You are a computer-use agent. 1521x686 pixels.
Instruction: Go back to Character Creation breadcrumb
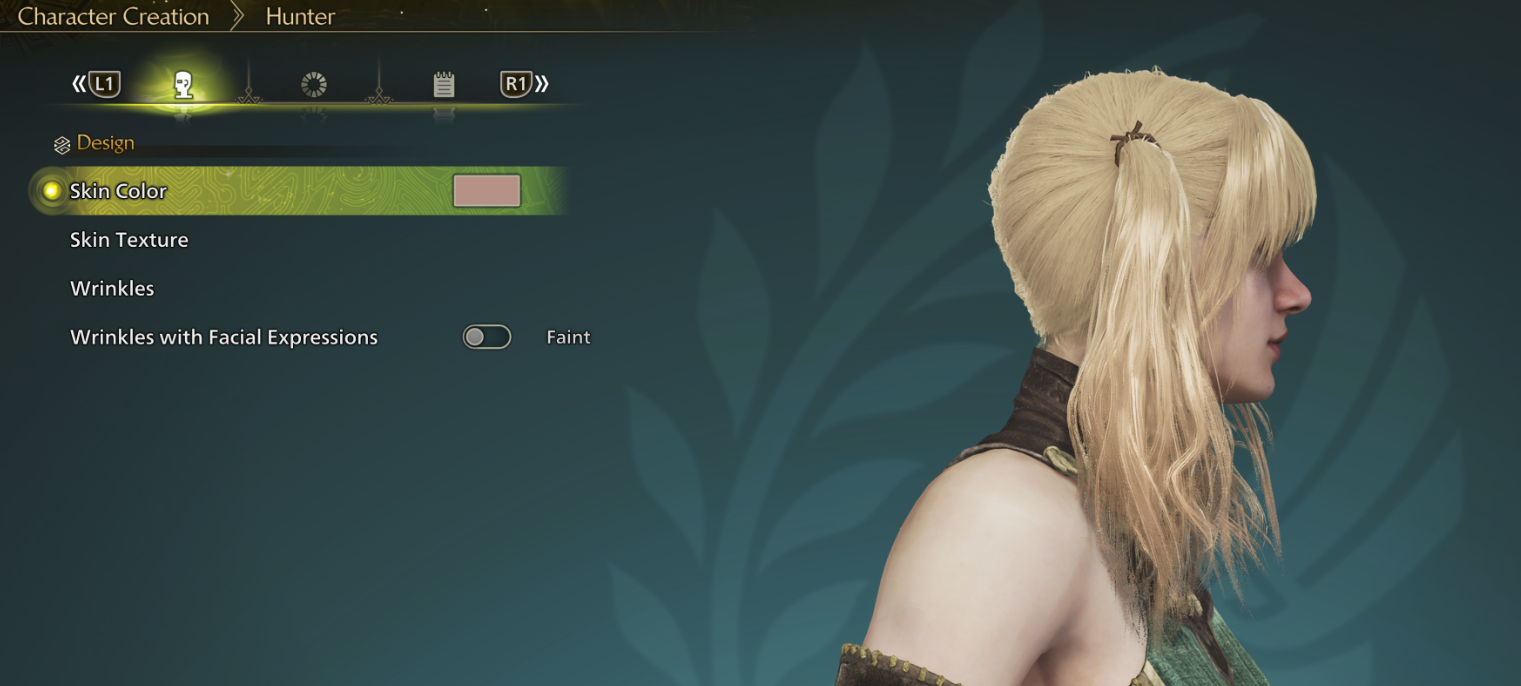click(113, 16)
